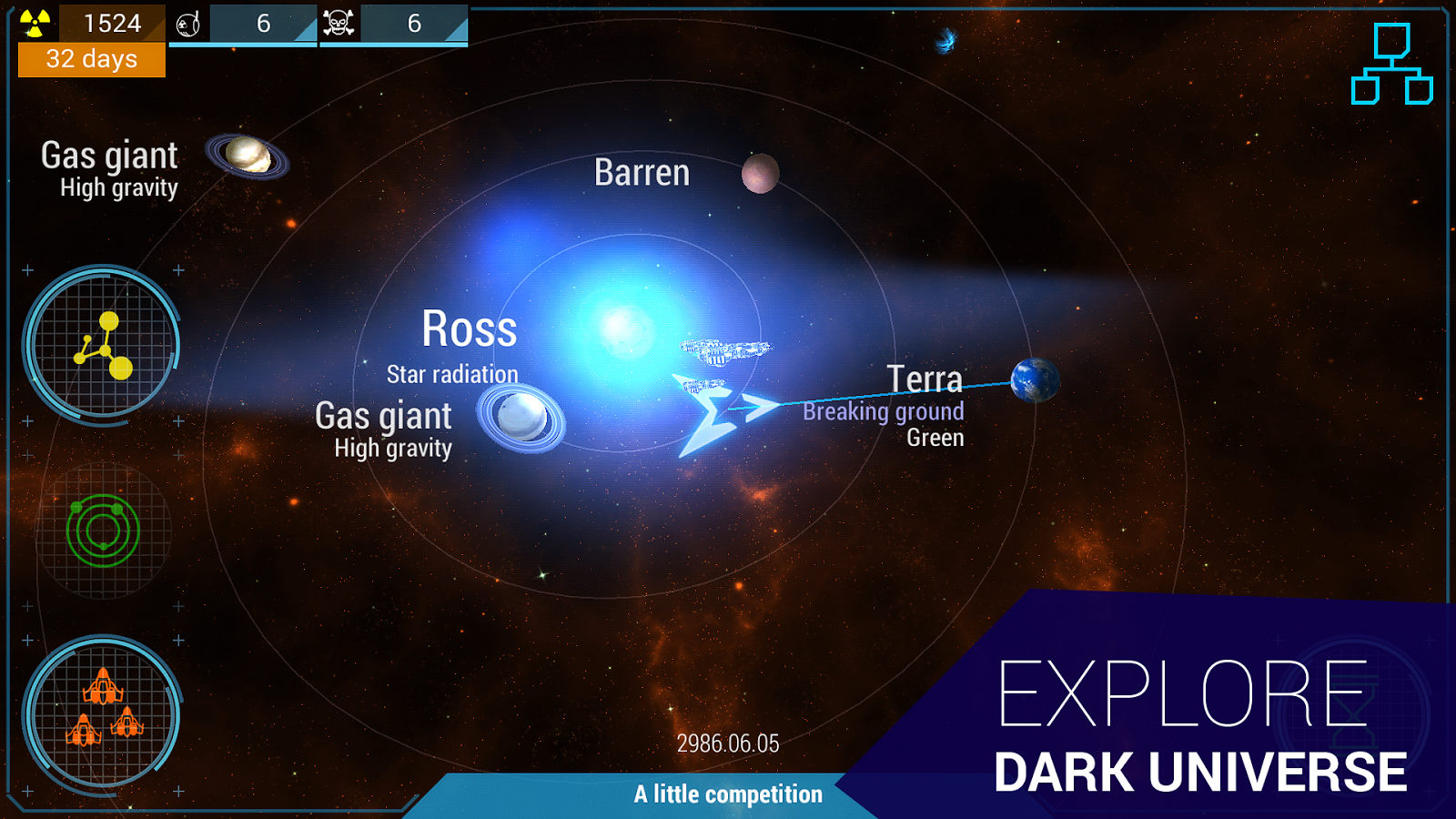Open the galaxy map constellation icon

pyautogui.click(x=103, y=344)
